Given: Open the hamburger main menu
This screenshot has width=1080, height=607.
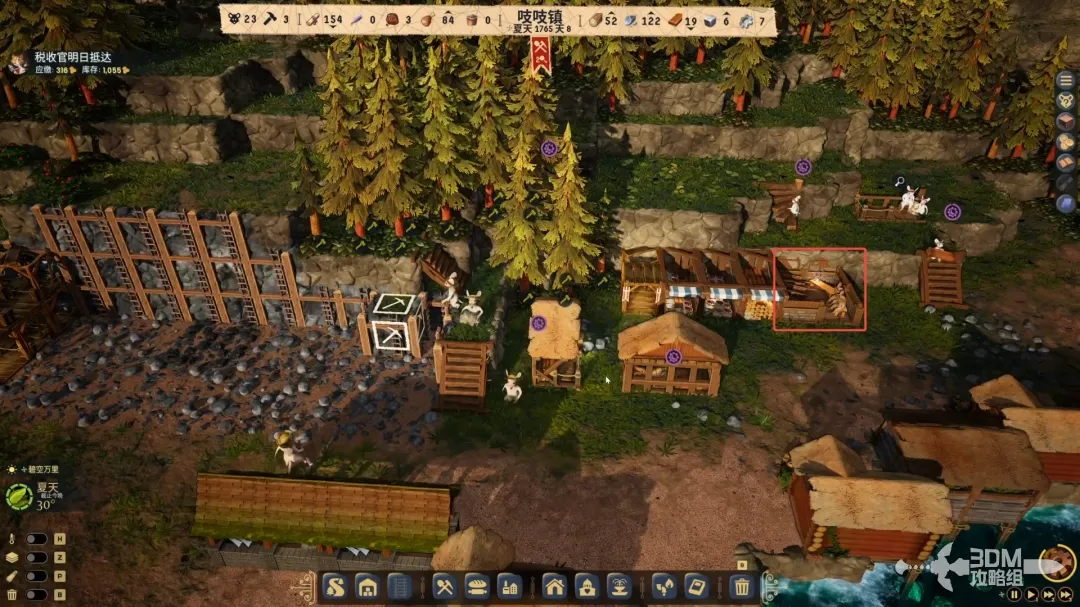Looking at the screenshot, I should 1066,79.
